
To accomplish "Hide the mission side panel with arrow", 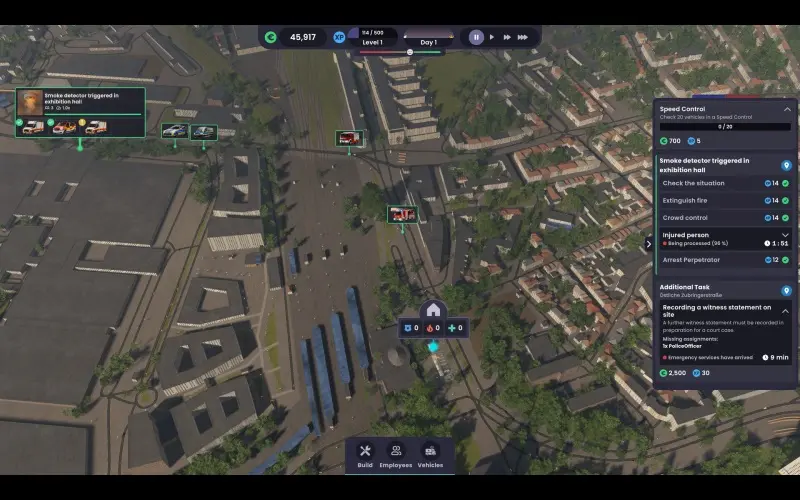I will click(x=648, y=243).
